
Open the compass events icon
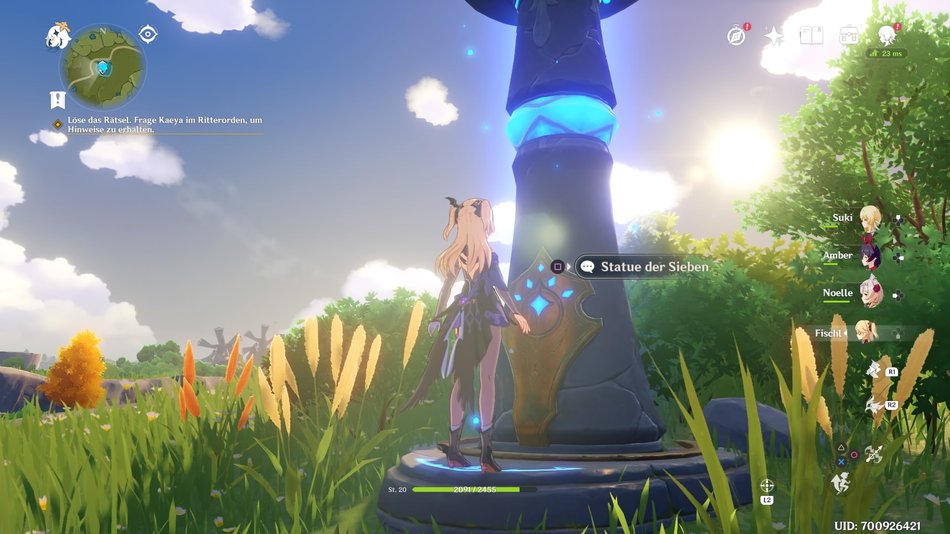pos(737,36)
